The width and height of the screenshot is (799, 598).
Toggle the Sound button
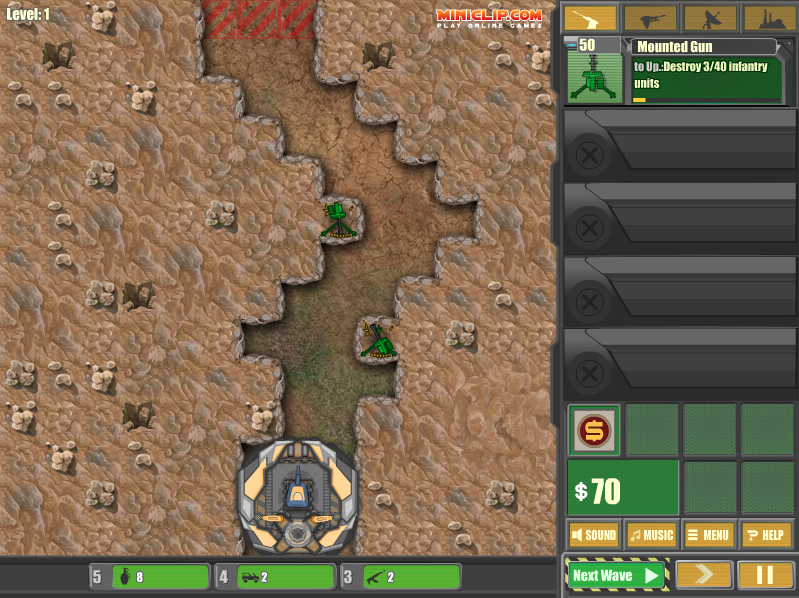pyautogui.click(x=594, y=535)
